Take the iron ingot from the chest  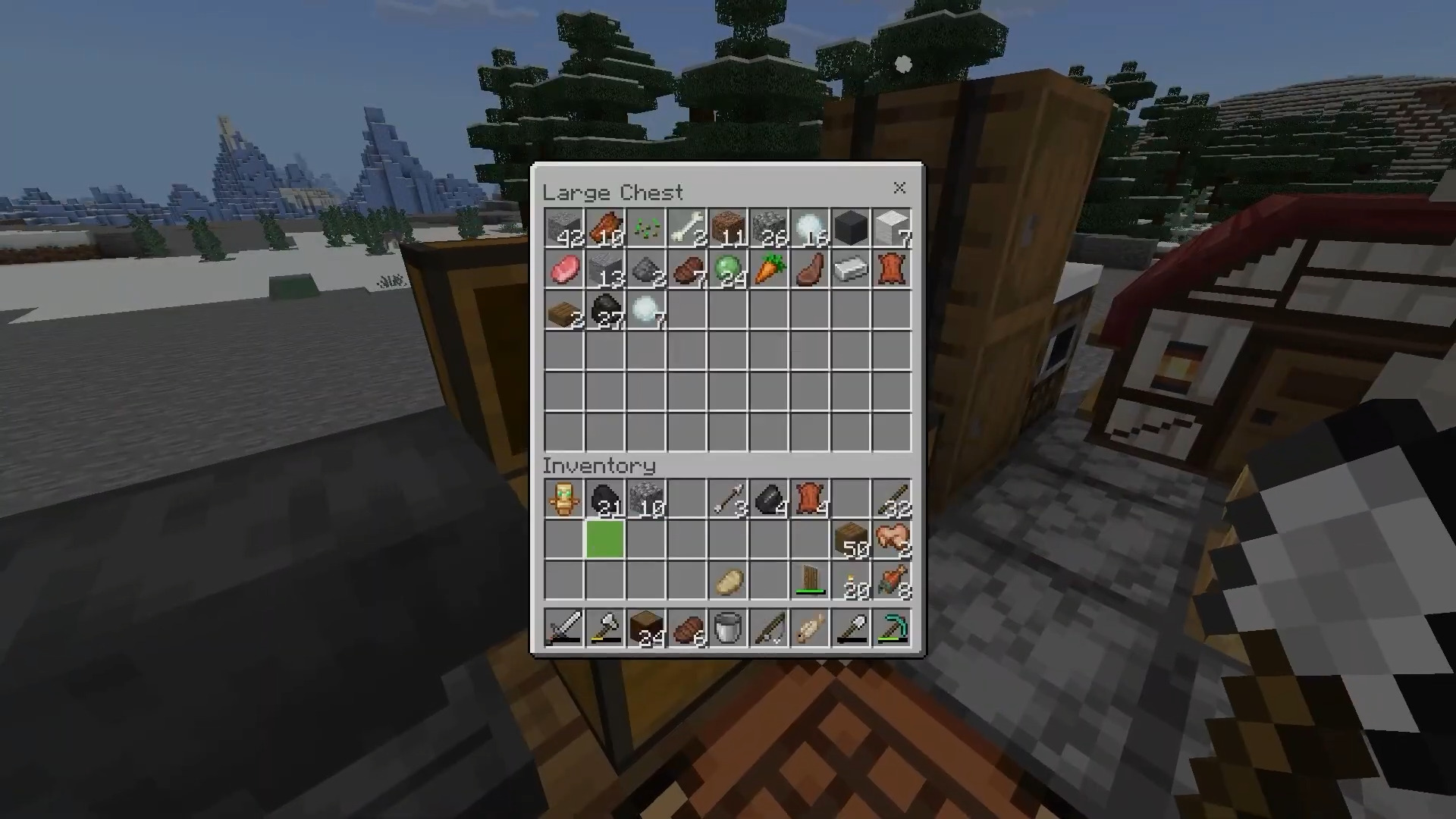(x=852, y=270)
